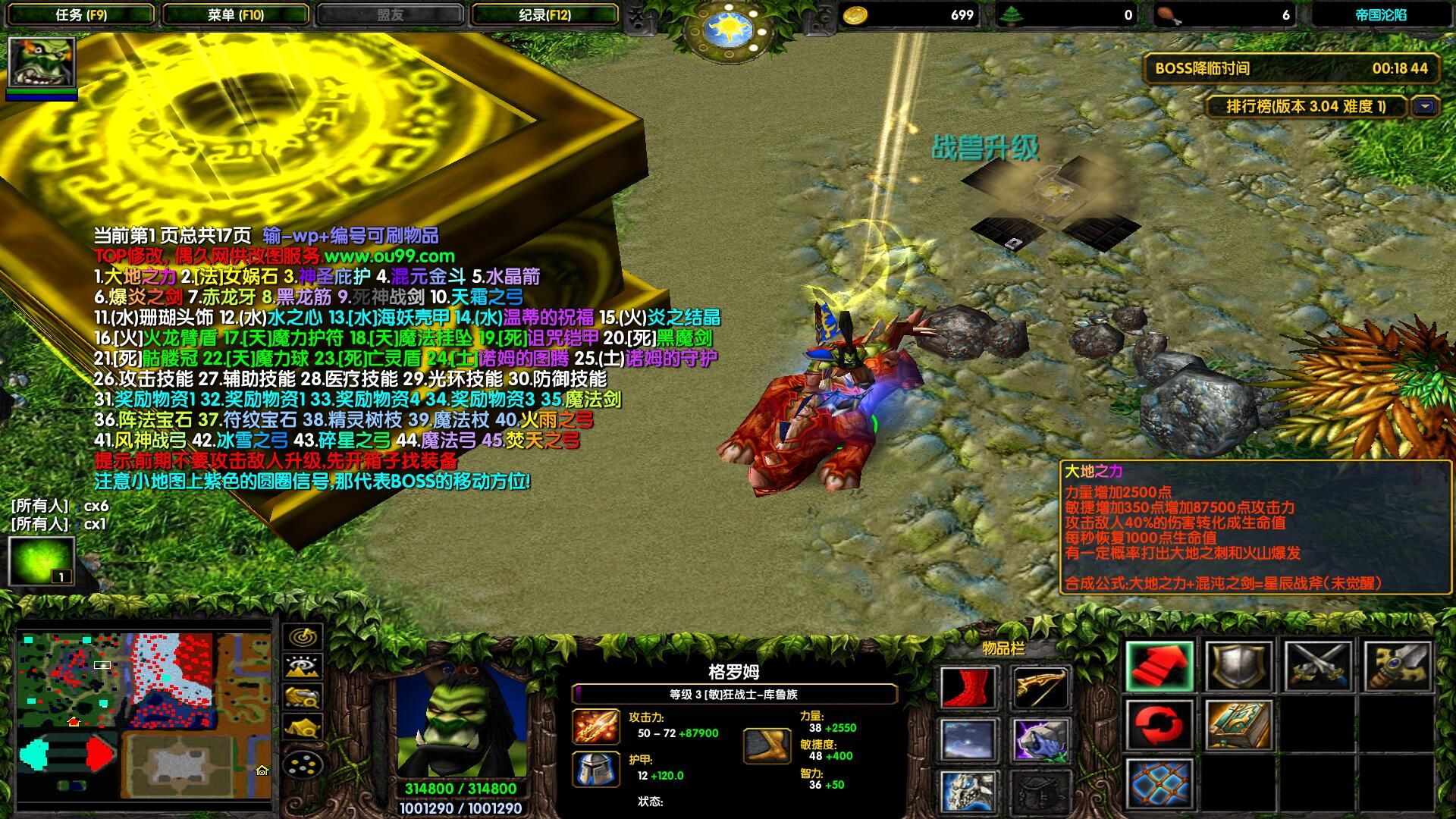The height and width of the screenshot is (819, 1456).
Task: Activate the shield hold position command
Action: click(1238, 667)
